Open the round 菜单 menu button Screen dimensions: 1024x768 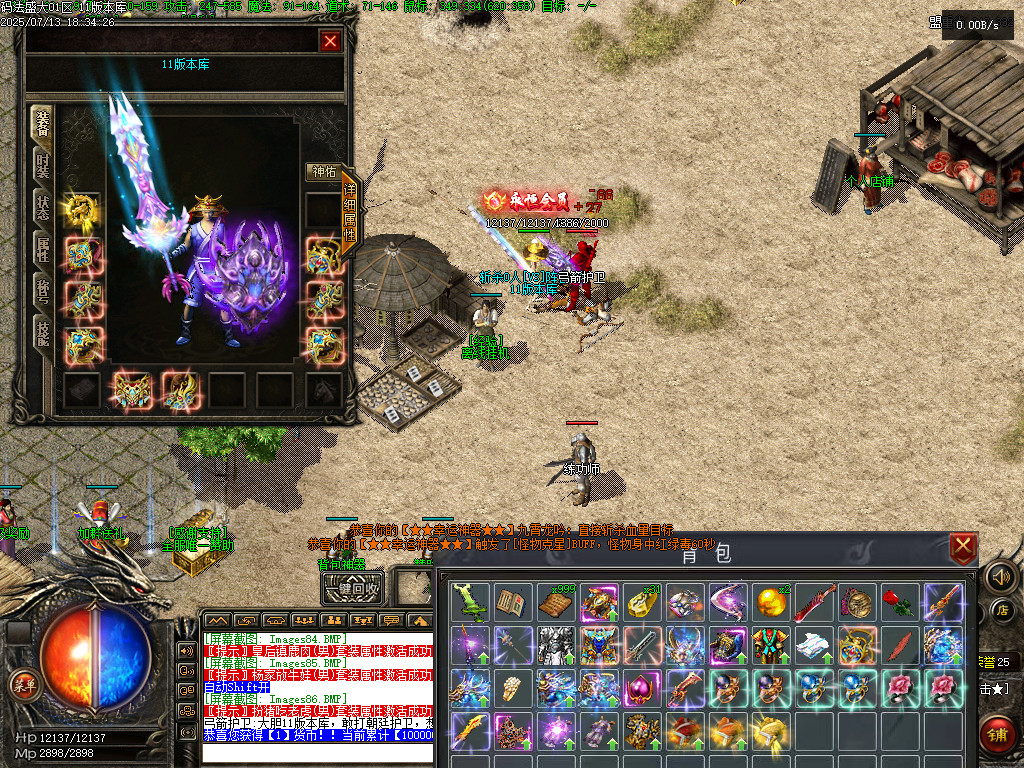(x=21, y=685)
